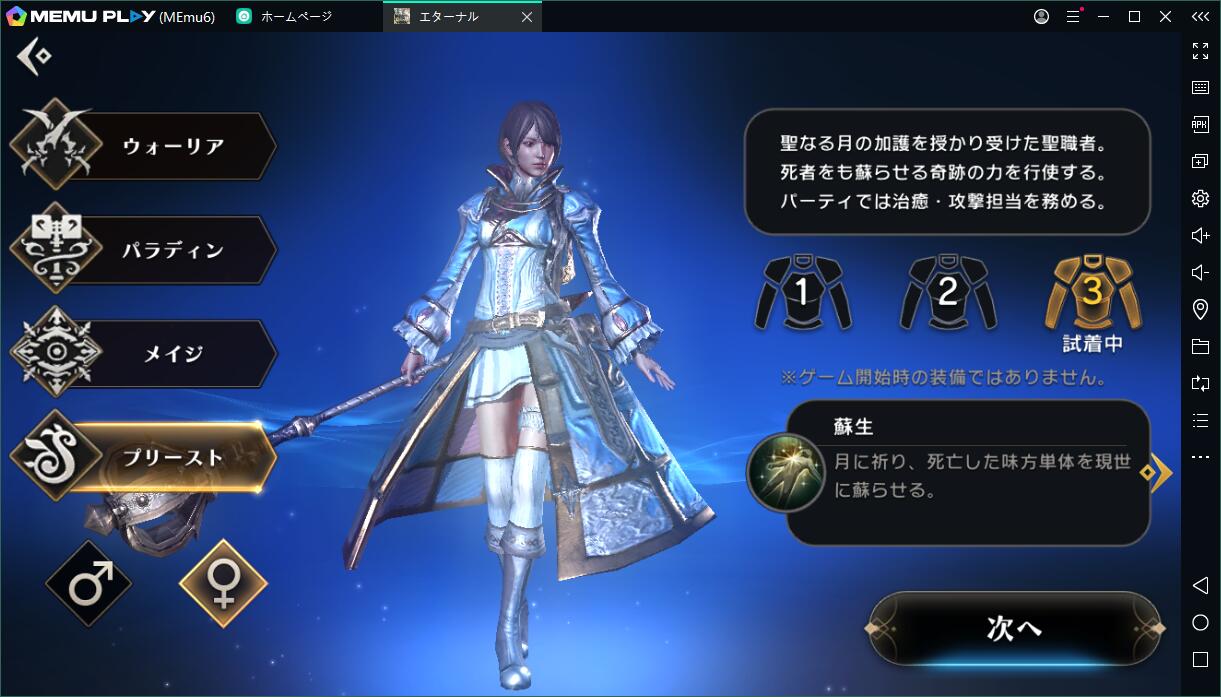Switch to the ホームページ emulator tab
1221x697 pixels.
pos(295,16)
